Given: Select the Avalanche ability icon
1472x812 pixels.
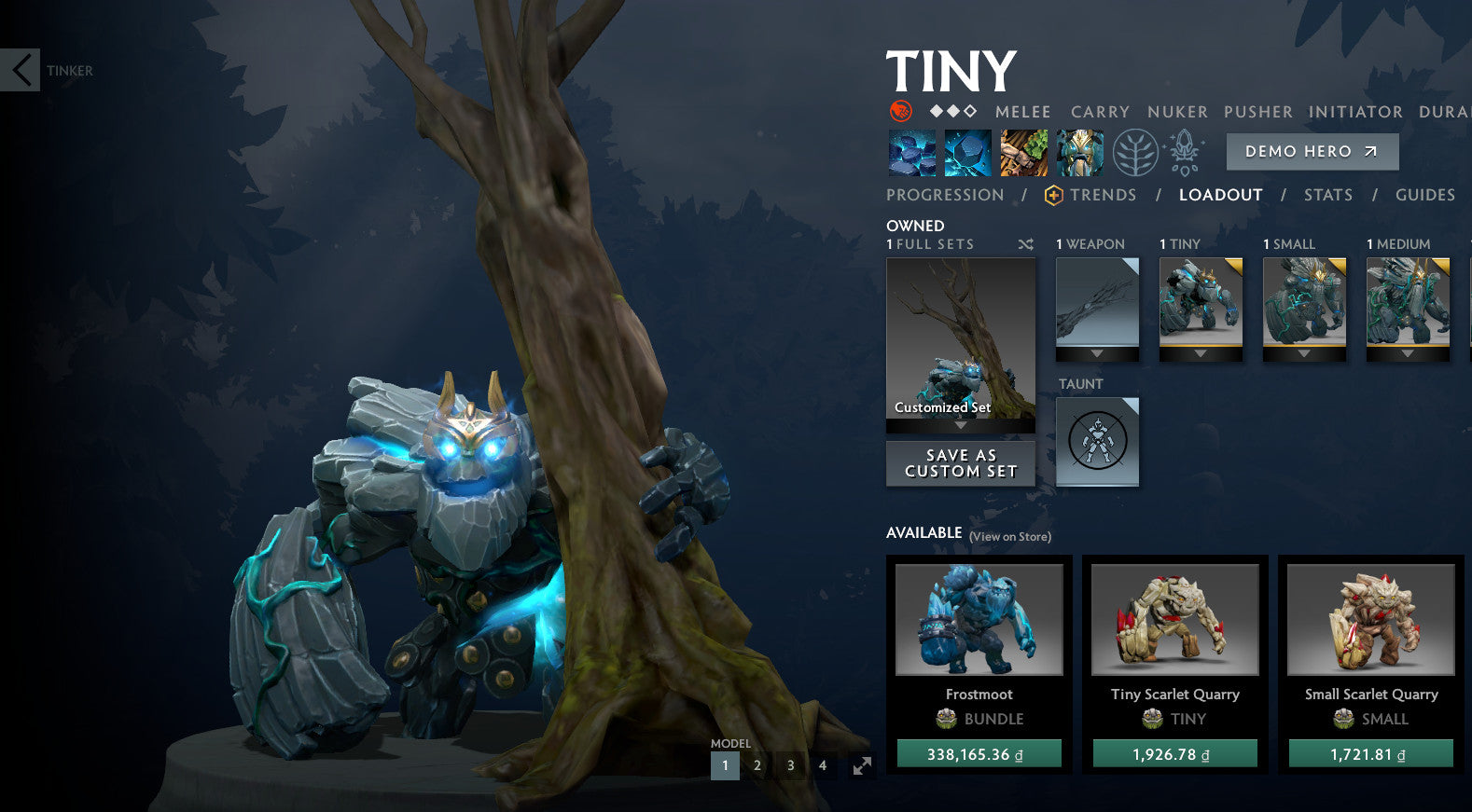Looking at the screenshot, I should [x=911, y=152].
